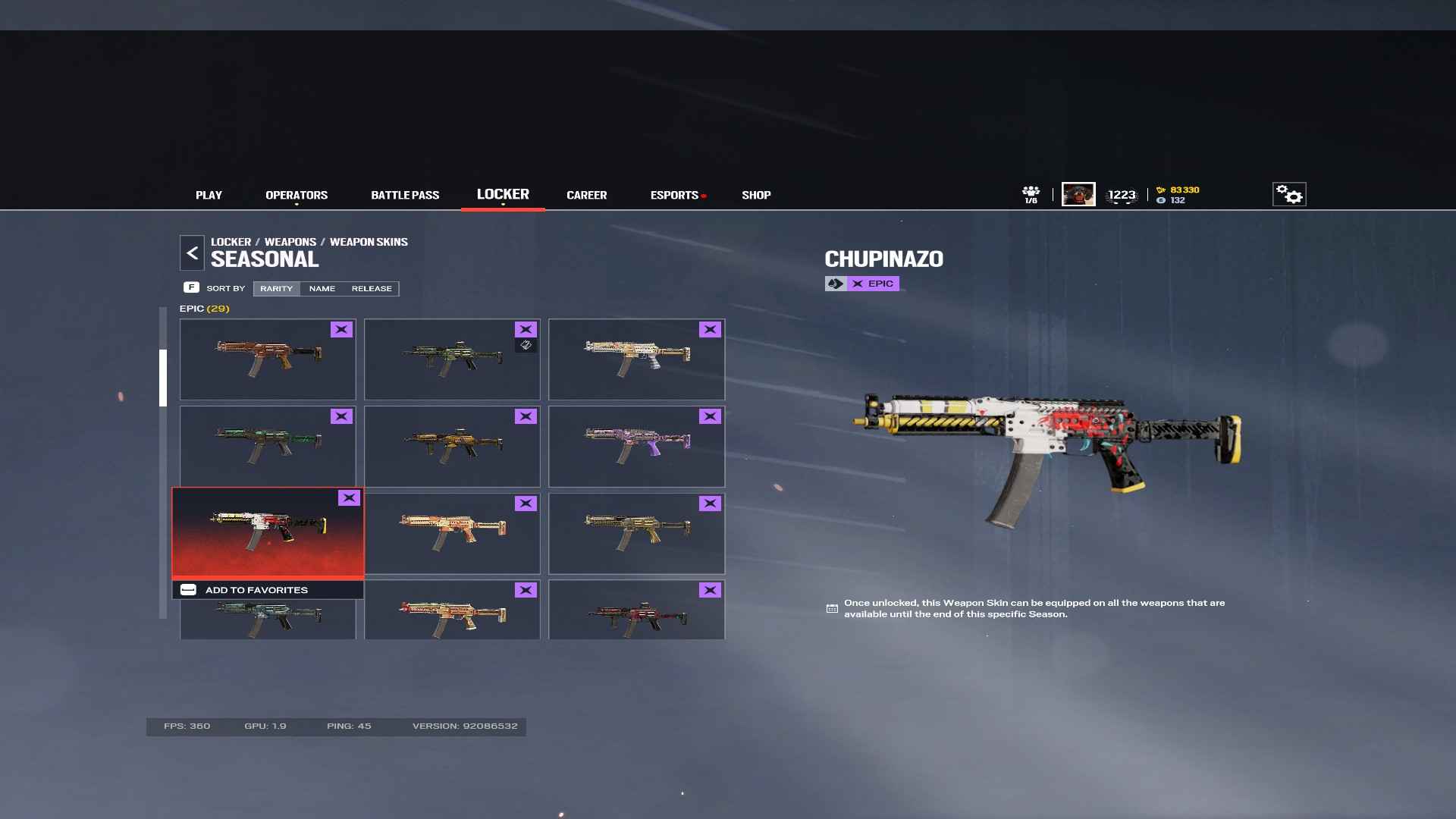
Task: Open the Shop tab
Action: click(x=756, y=196)
